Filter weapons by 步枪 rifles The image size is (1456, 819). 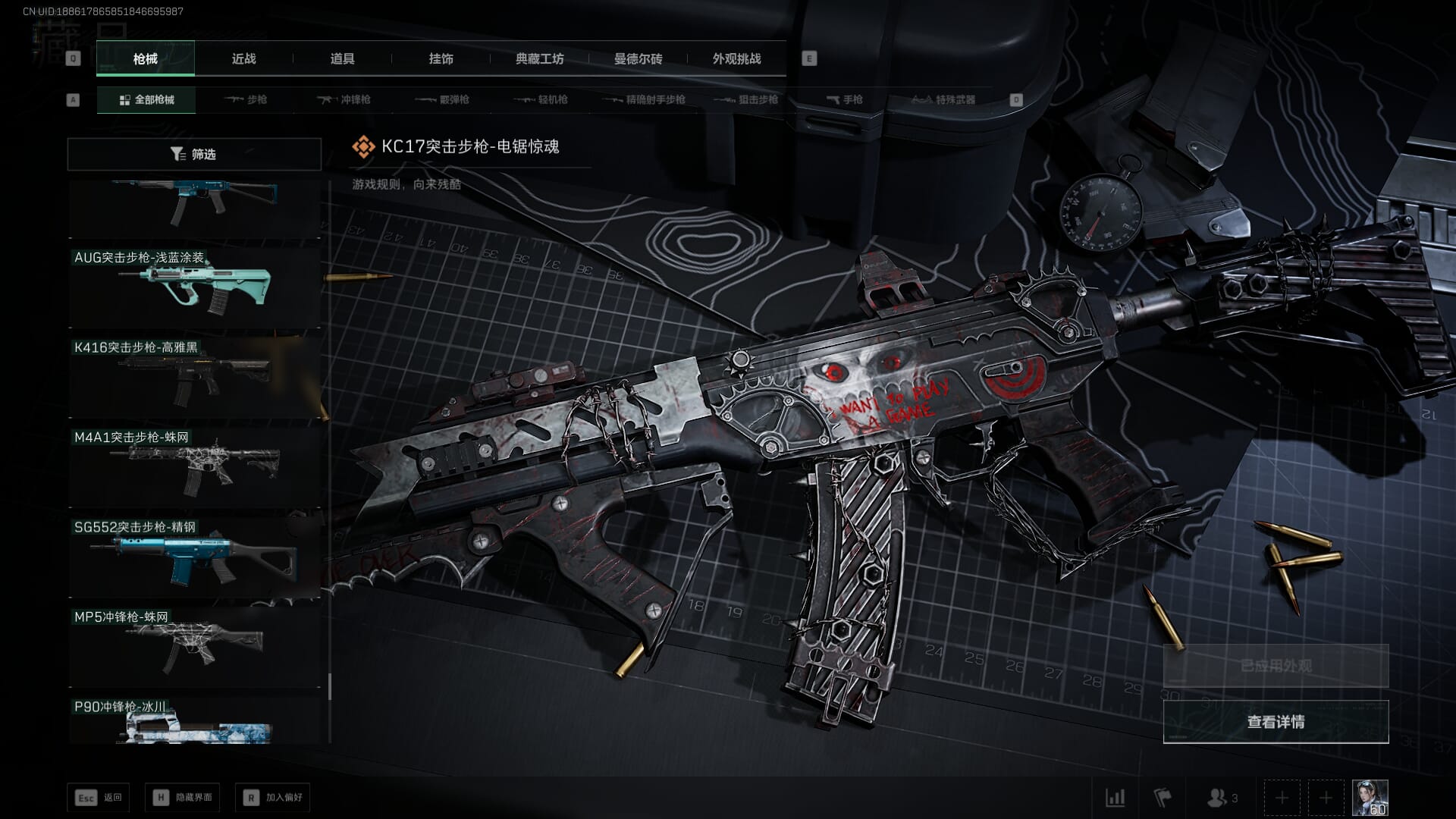[246, 100]
